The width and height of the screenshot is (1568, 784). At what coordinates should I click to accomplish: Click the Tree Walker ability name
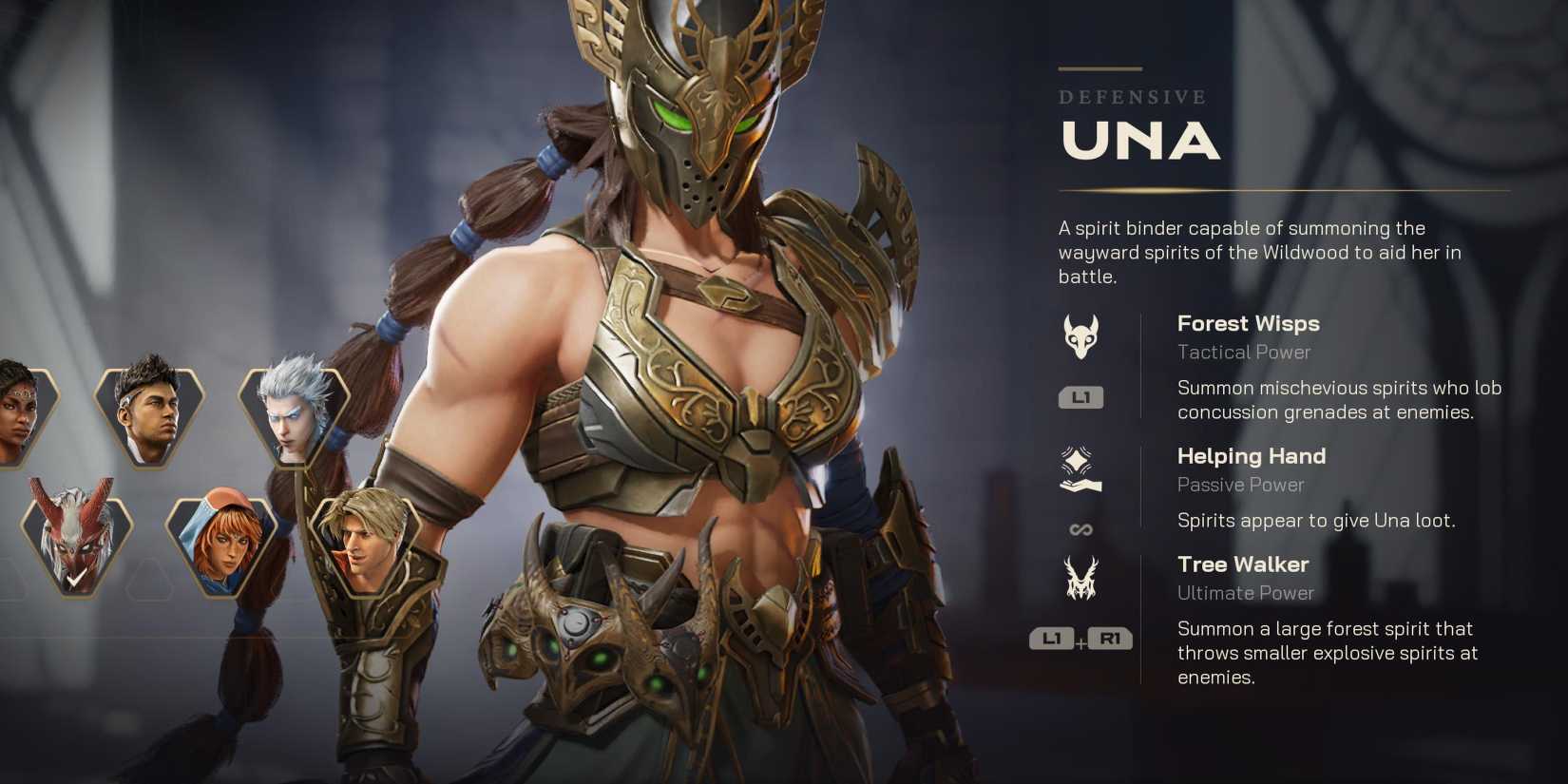coord(1243,564)
